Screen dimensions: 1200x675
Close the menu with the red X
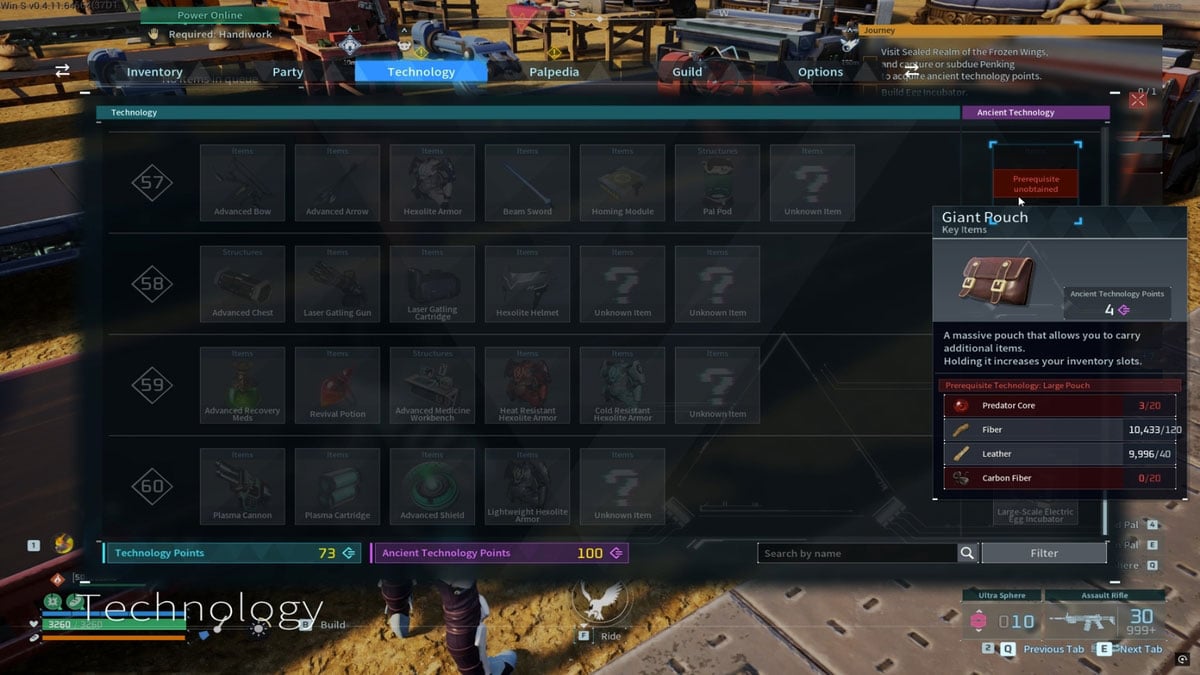[1137, 100]
